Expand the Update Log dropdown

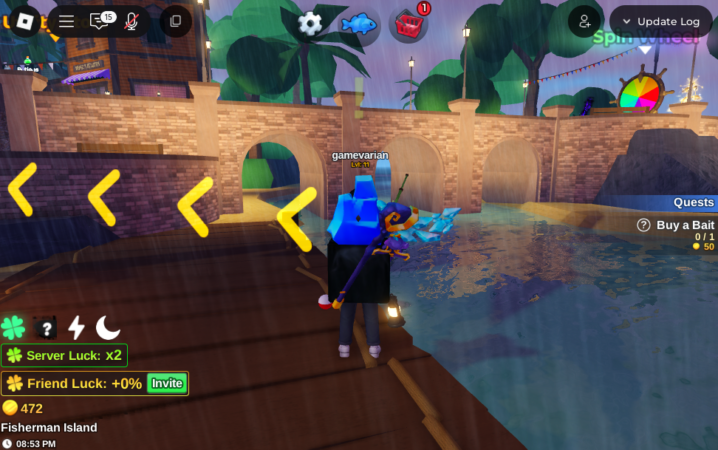[661, 21]
